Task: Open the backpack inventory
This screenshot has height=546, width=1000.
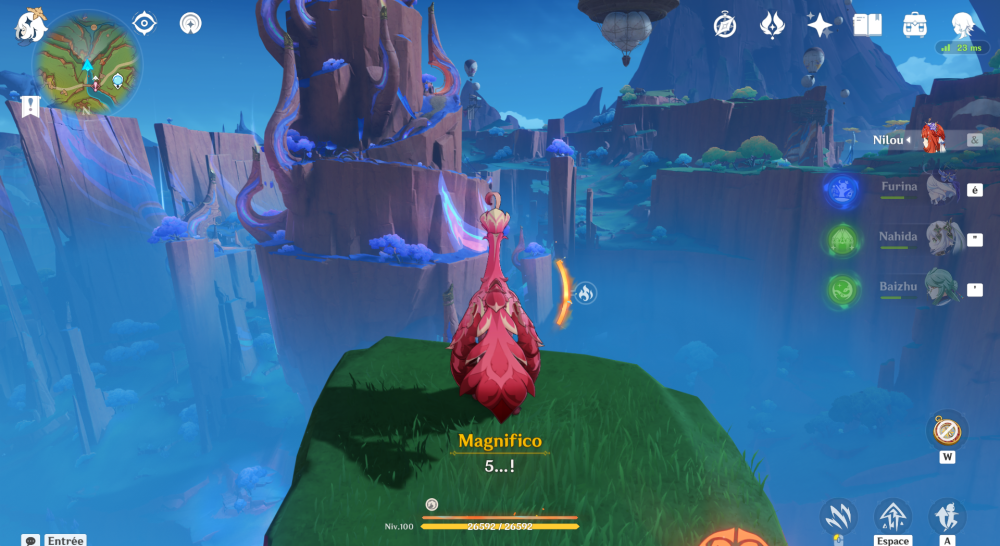Action: pyautogui.click(x=914, y=25)
